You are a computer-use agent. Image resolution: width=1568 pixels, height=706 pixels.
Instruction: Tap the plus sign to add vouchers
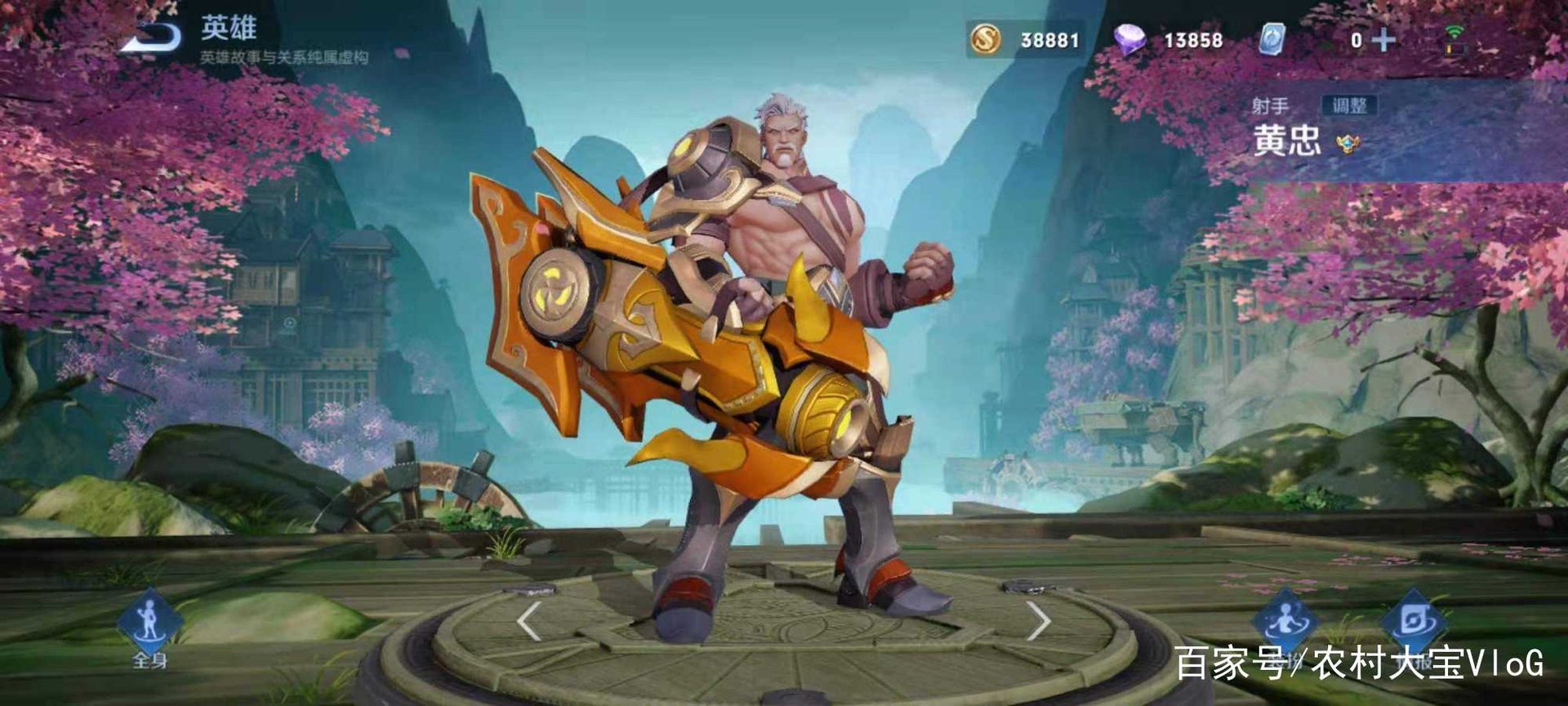coord(1383,40)
